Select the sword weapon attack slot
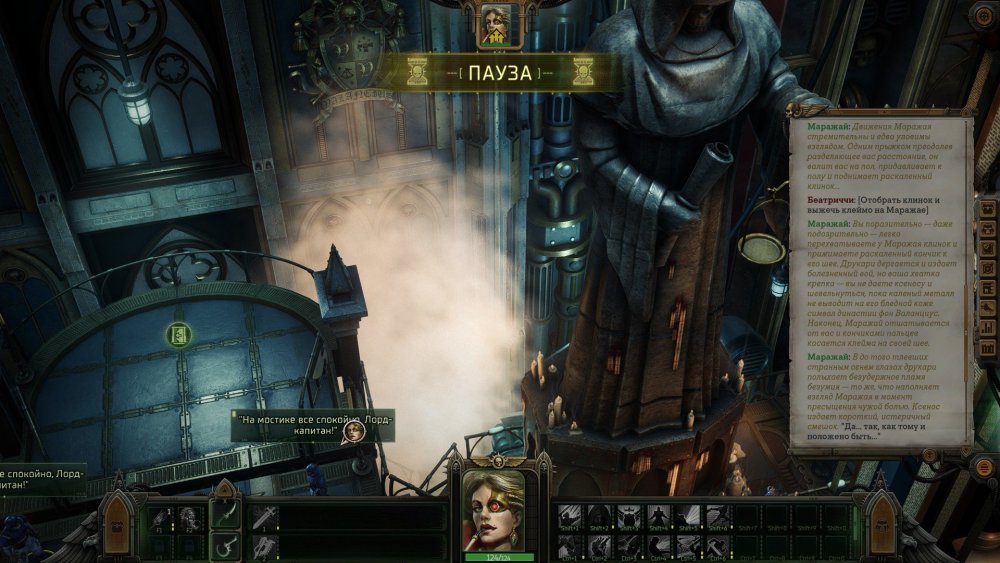1000x563 pixels. point(265,517)
